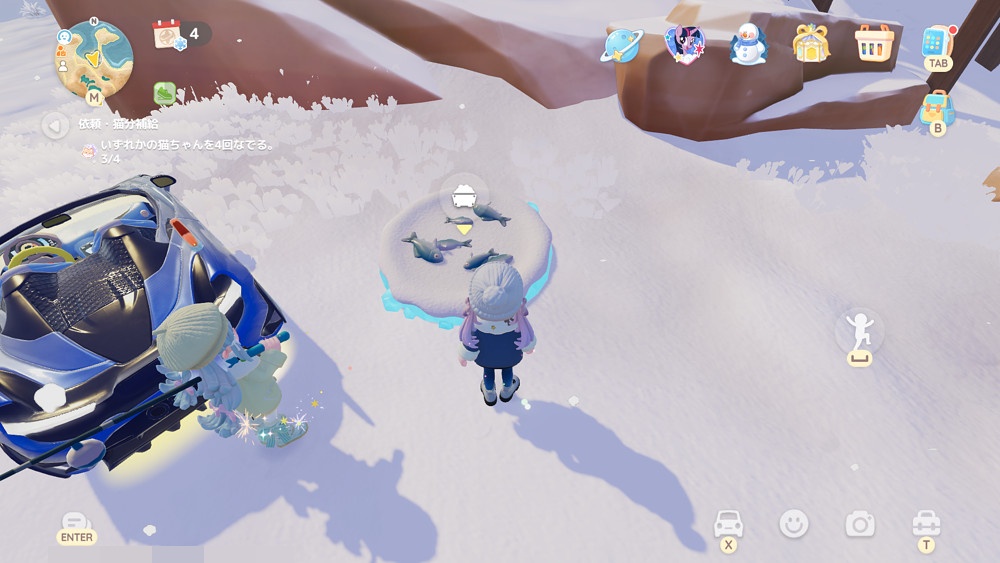The image size is (1000, 563).
Task: Open the shopping basket store
Action: pos(874,43)
